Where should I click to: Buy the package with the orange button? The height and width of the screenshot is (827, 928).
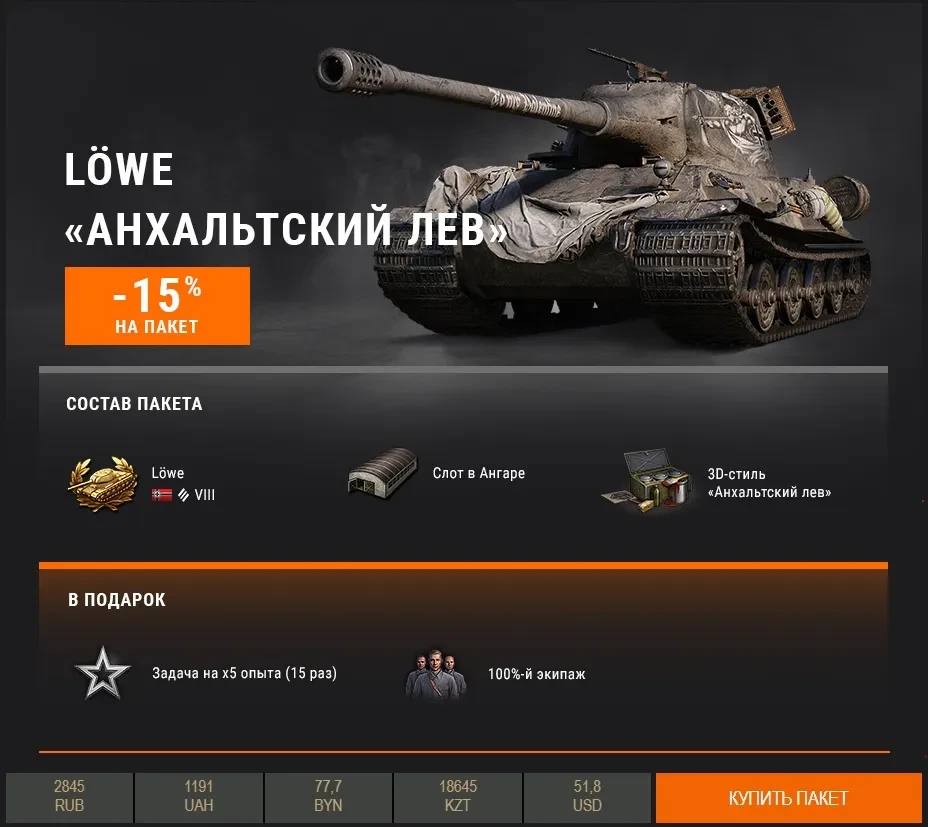pos(788,798)
